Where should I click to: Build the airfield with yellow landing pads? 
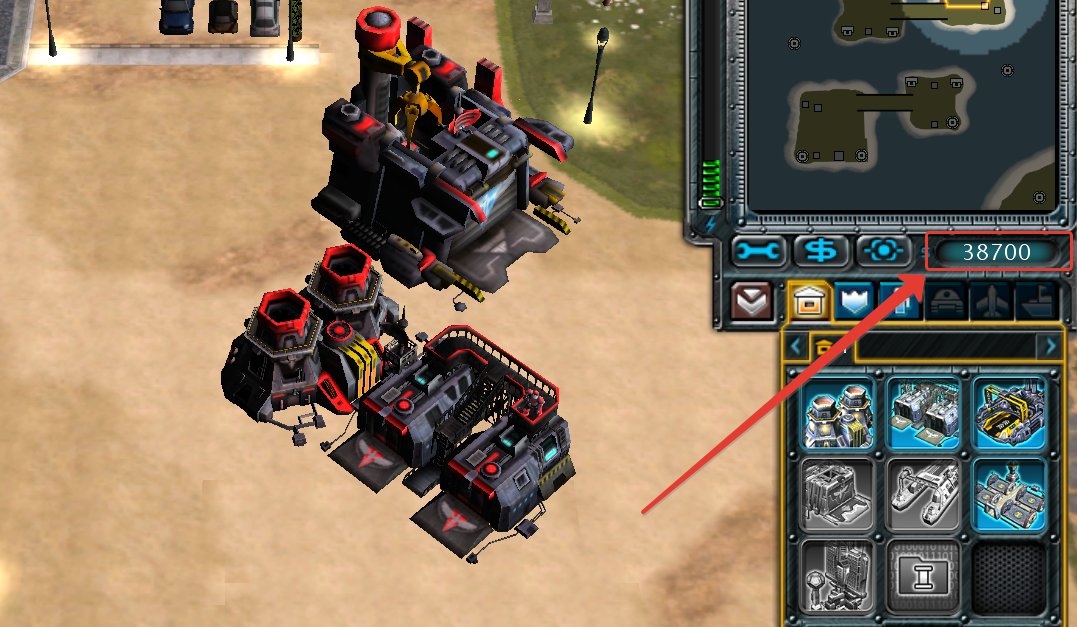click(1009, 494)
